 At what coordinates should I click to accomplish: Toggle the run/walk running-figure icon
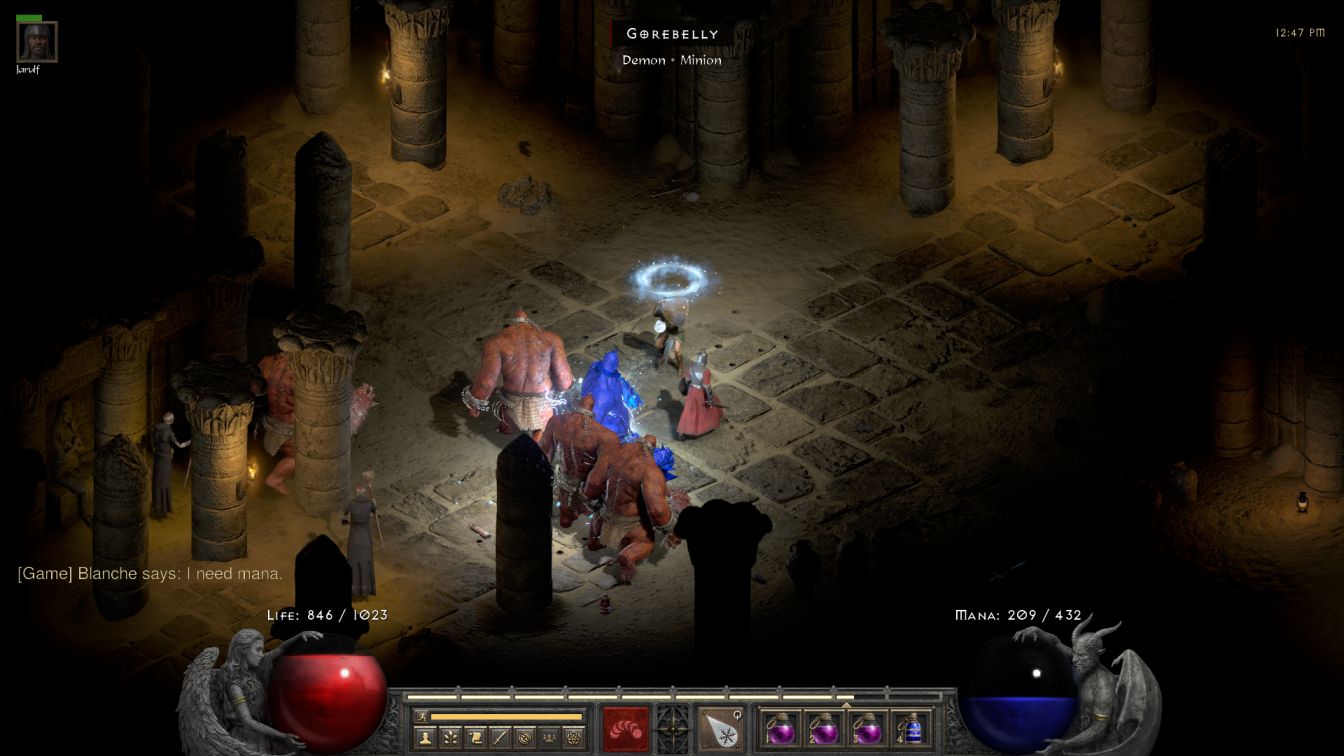coord(423,716)
